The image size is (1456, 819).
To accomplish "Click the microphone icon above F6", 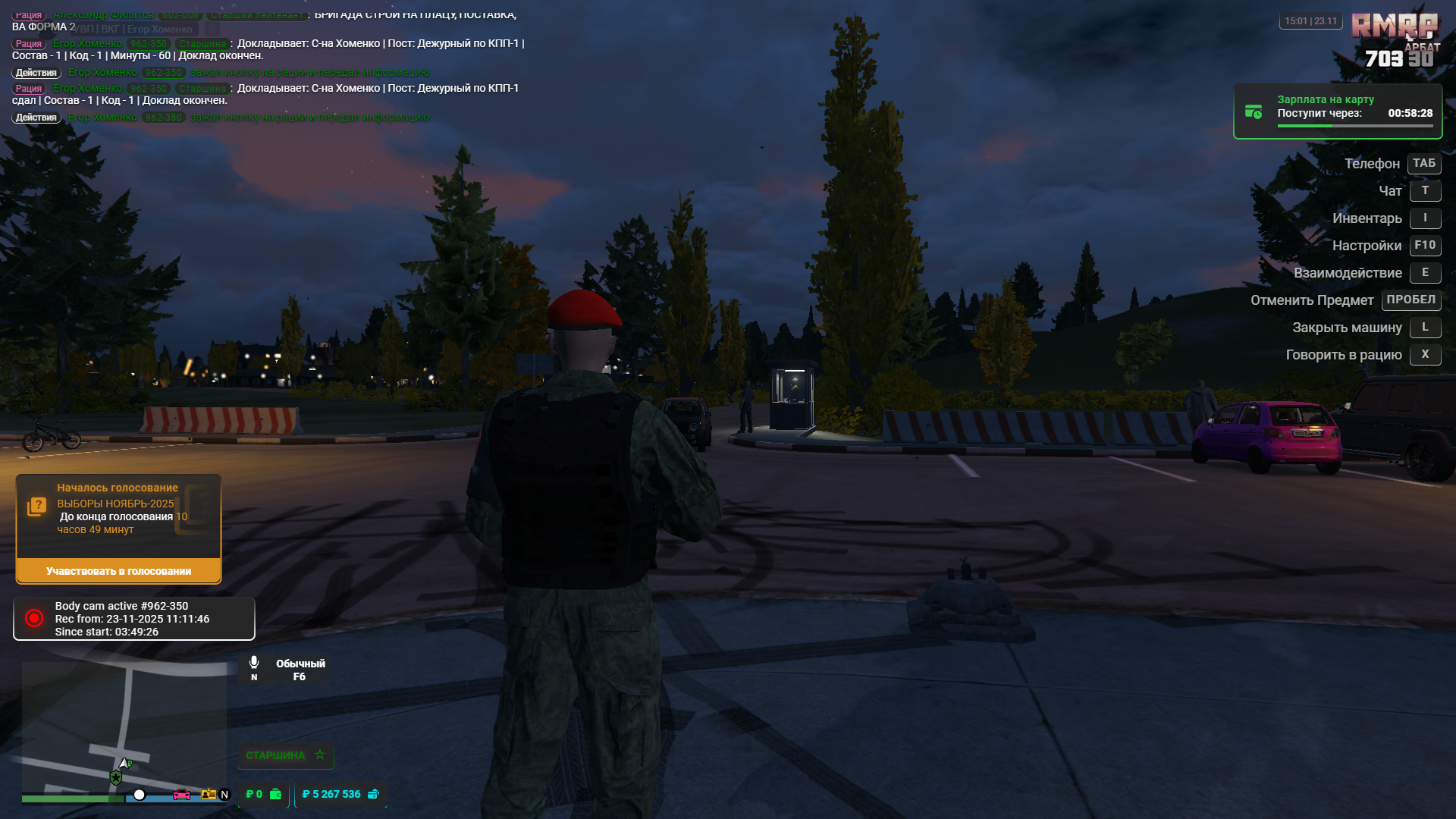I will tap(254, 661).
